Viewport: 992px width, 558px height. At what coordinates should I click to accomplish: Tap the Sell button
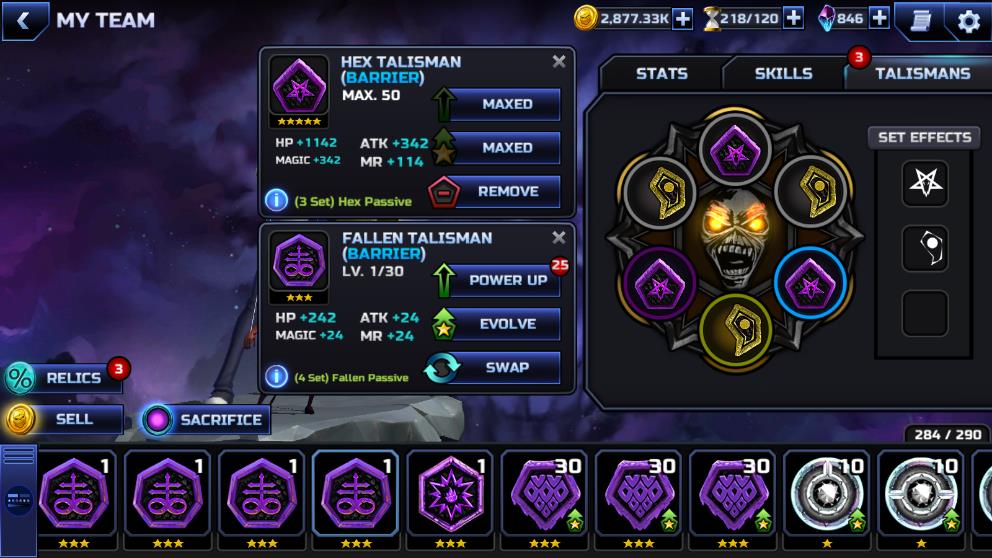click(62, 419)
